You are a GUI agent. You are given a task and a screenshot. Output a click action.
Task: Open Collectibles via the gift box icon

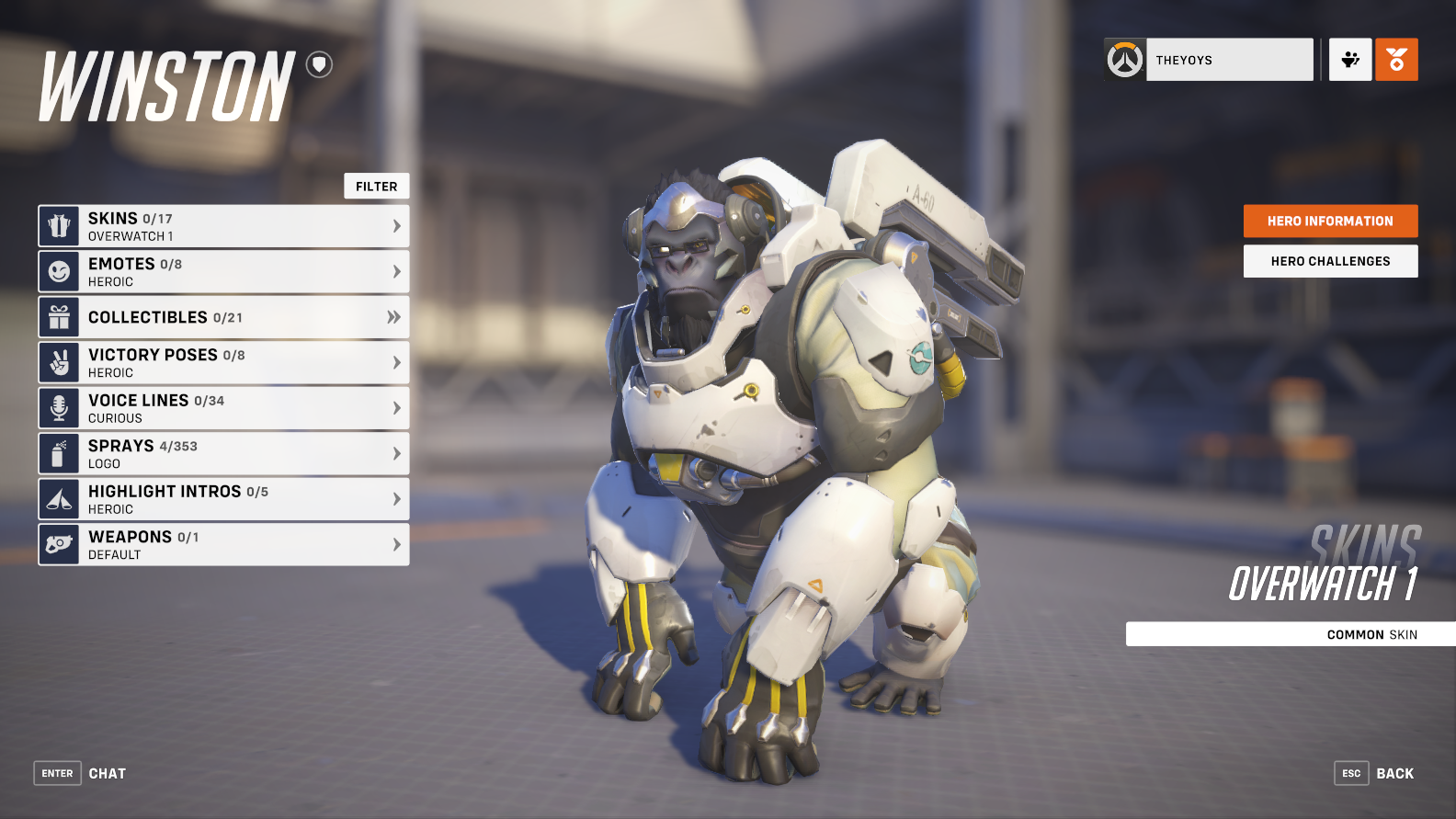point(59,316)
